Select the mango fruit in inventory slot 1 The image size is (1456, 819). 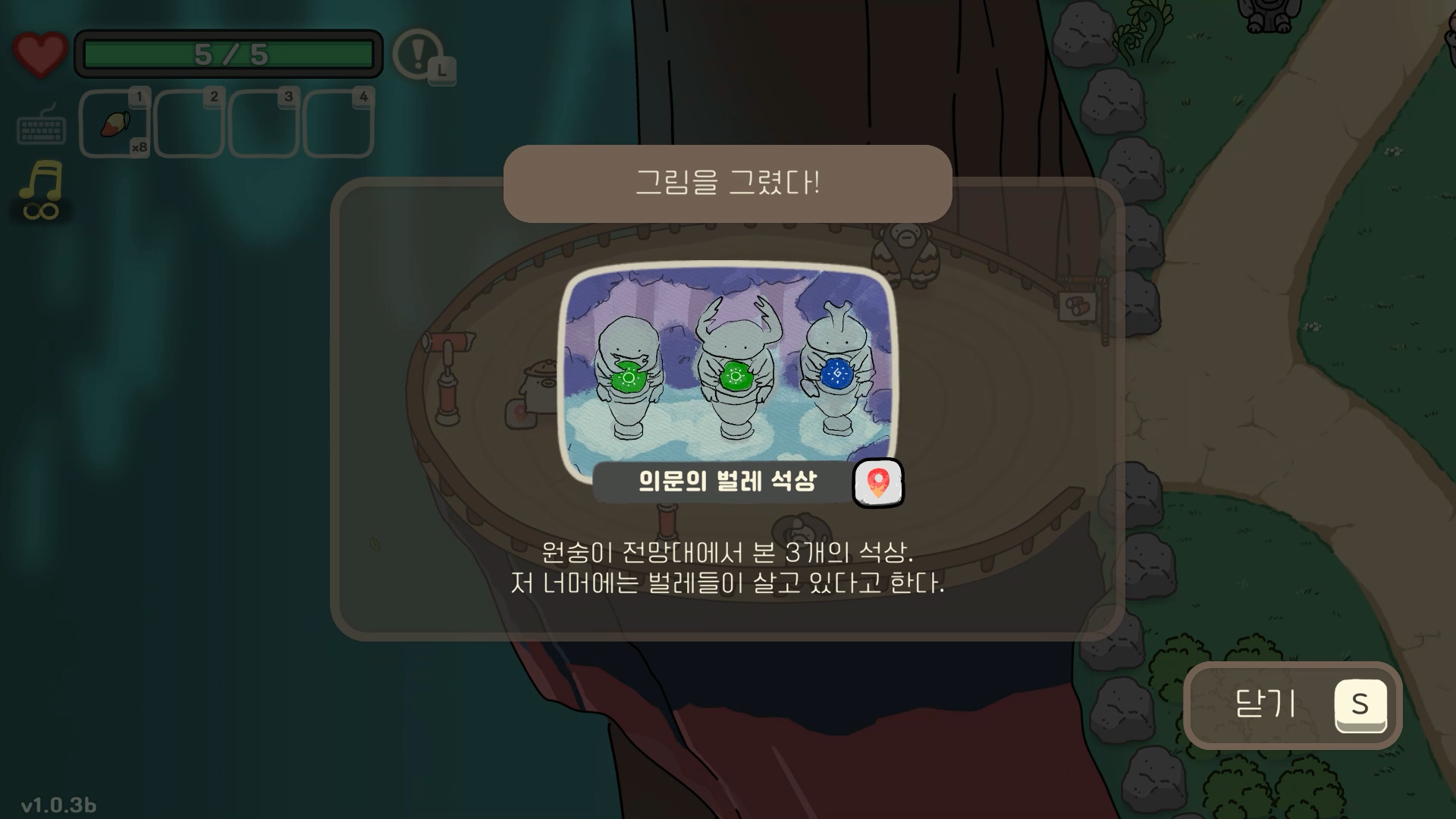click(x=114, y=124)
